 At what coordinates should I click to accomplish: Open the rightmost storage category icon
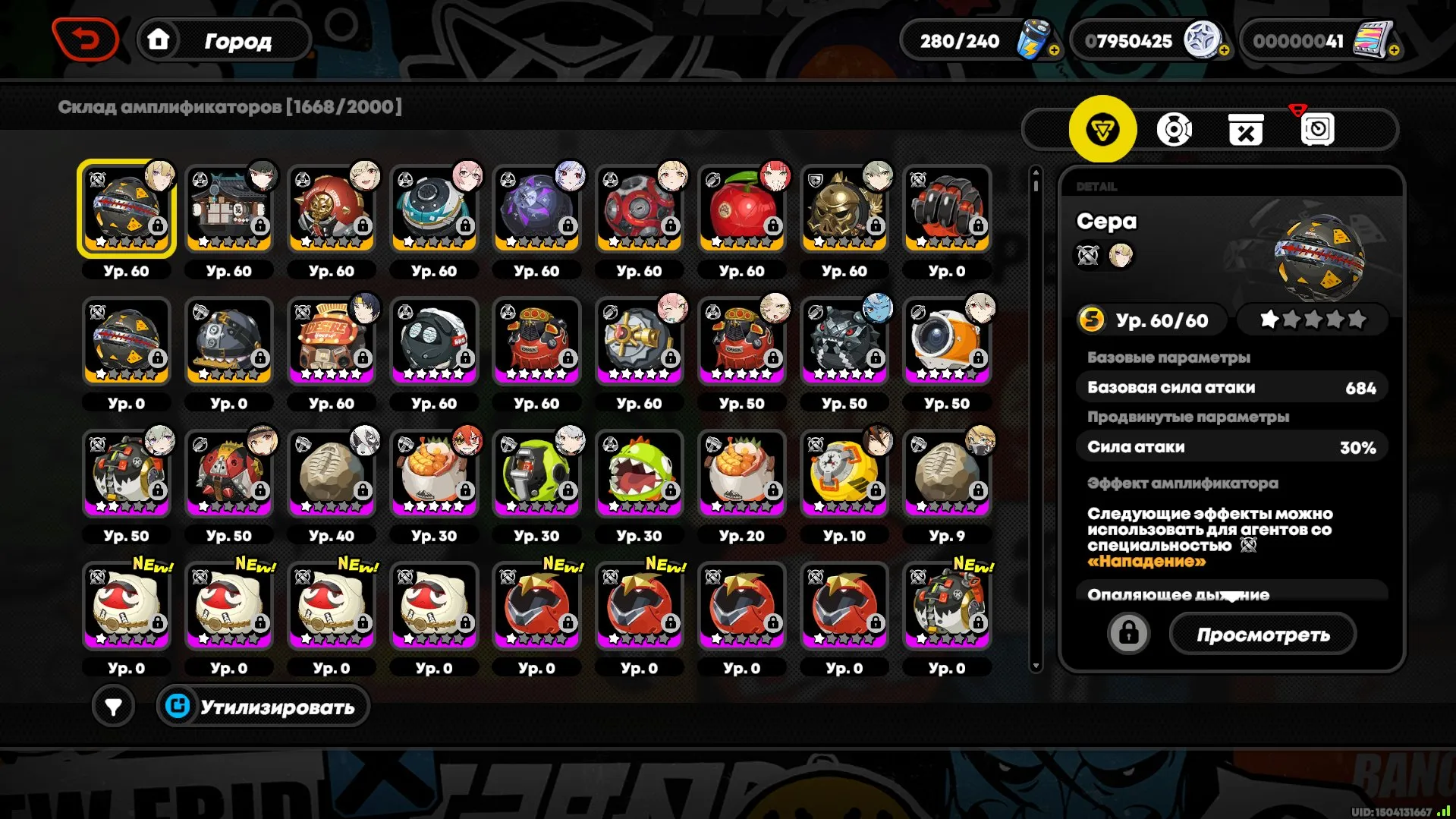pyautogui.click(x=1316, y=129)
